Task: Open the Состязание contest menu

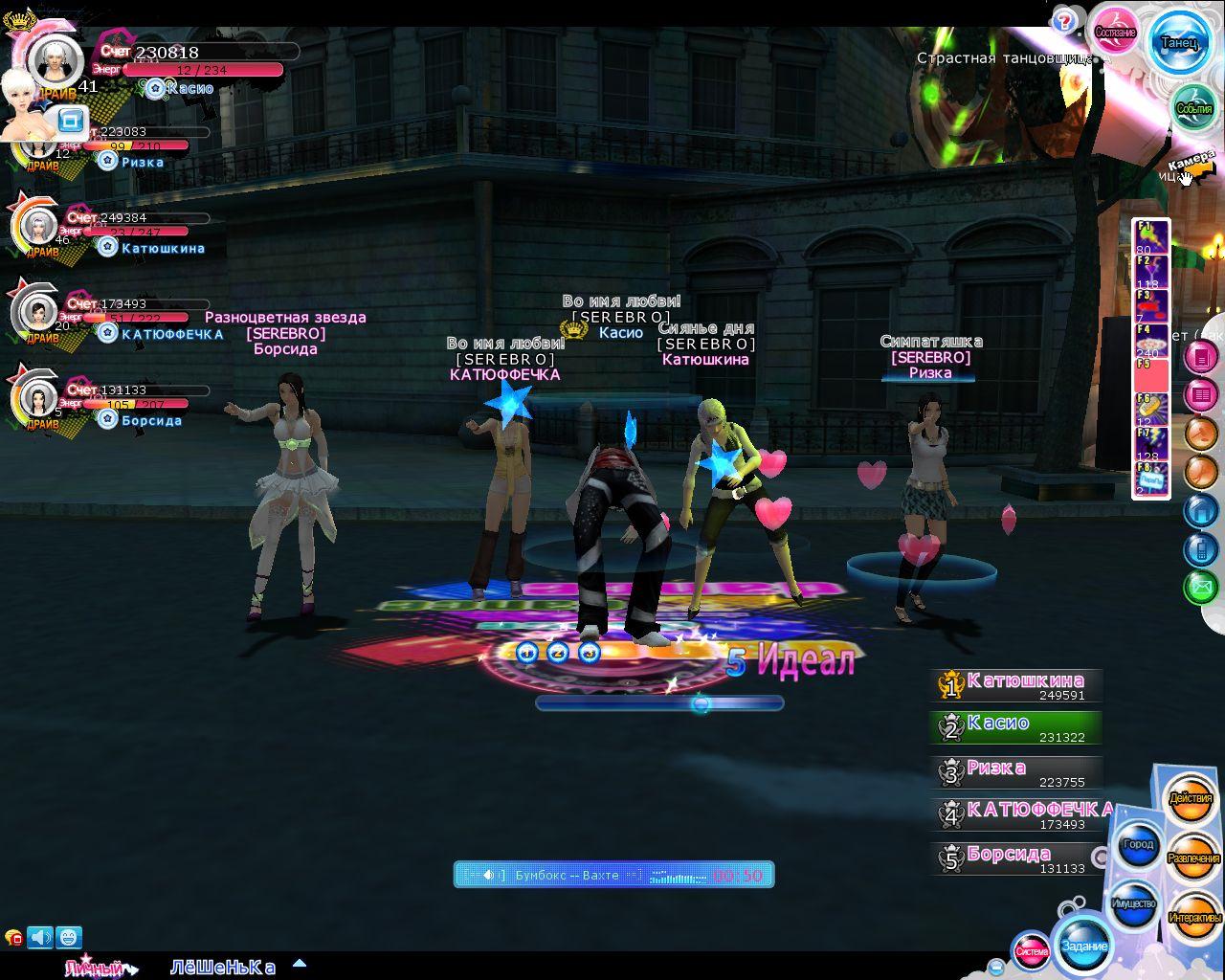Action: click(1115, 33)
